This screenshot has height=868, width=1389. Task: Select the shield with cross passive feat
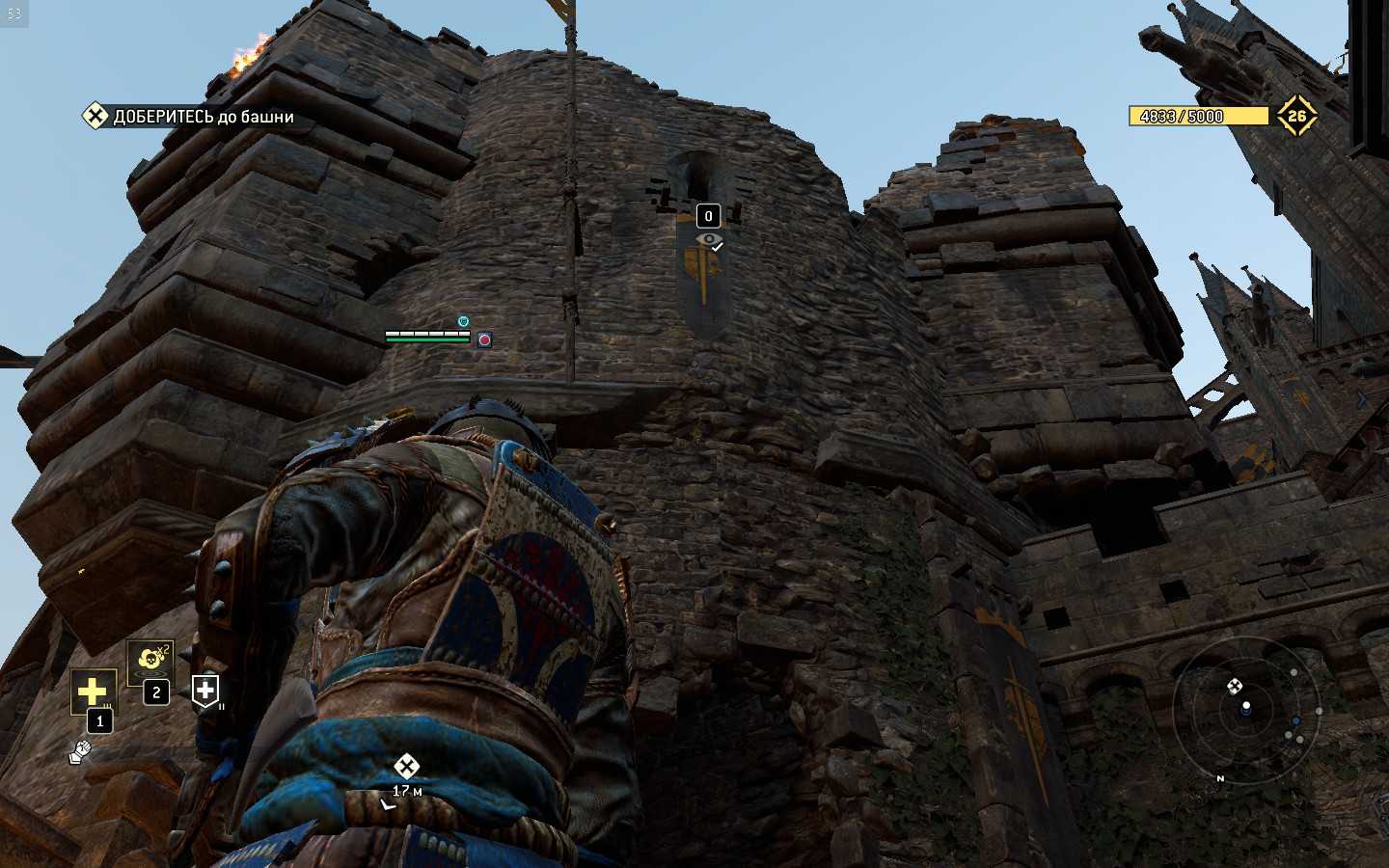205,690
